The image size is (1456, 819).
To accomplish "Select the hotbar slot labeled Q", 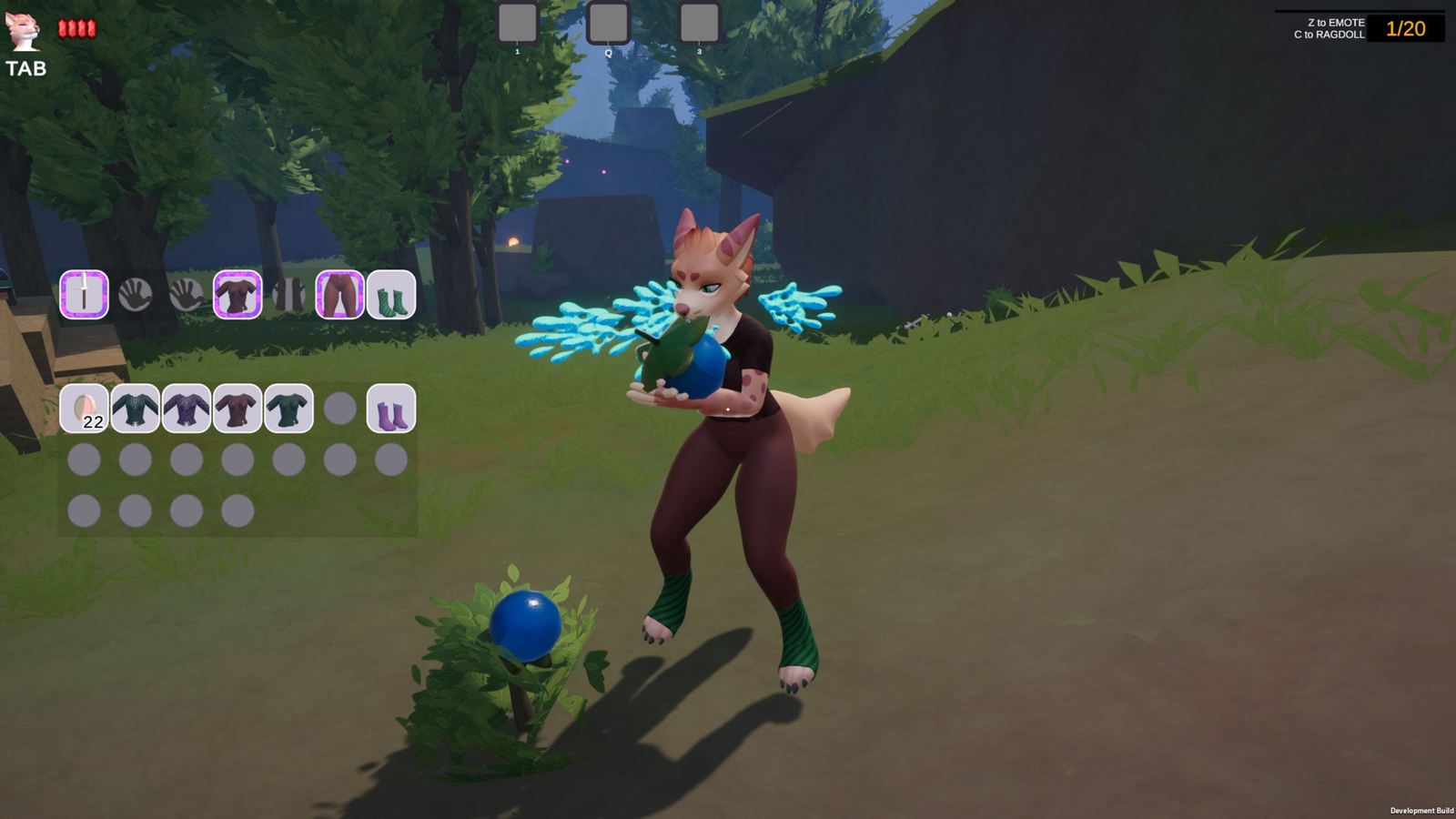I will (x=608, y=24).
